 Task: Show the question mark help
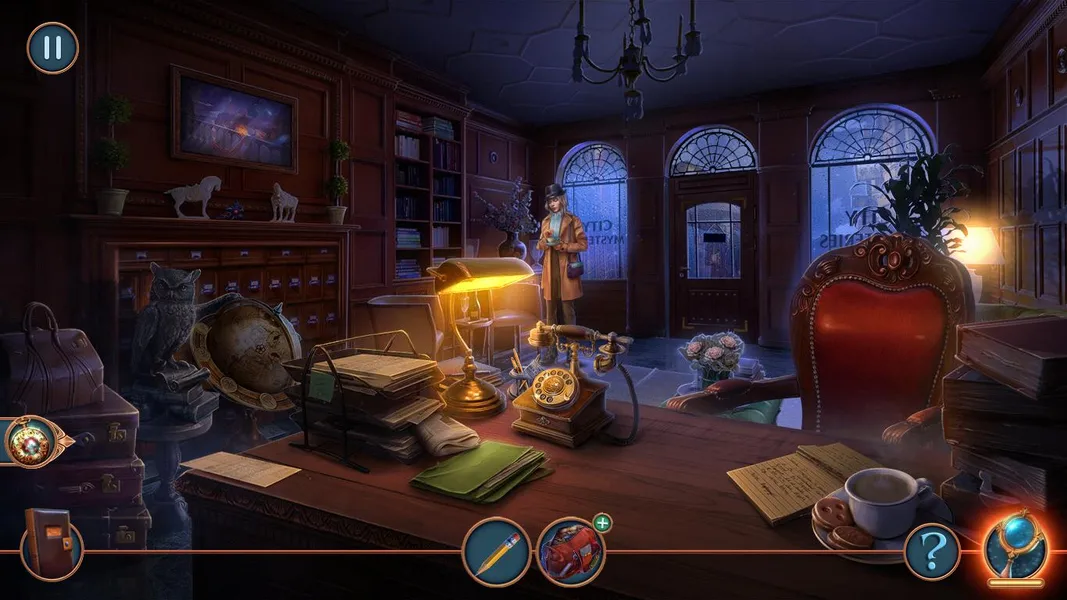(932, 551)
